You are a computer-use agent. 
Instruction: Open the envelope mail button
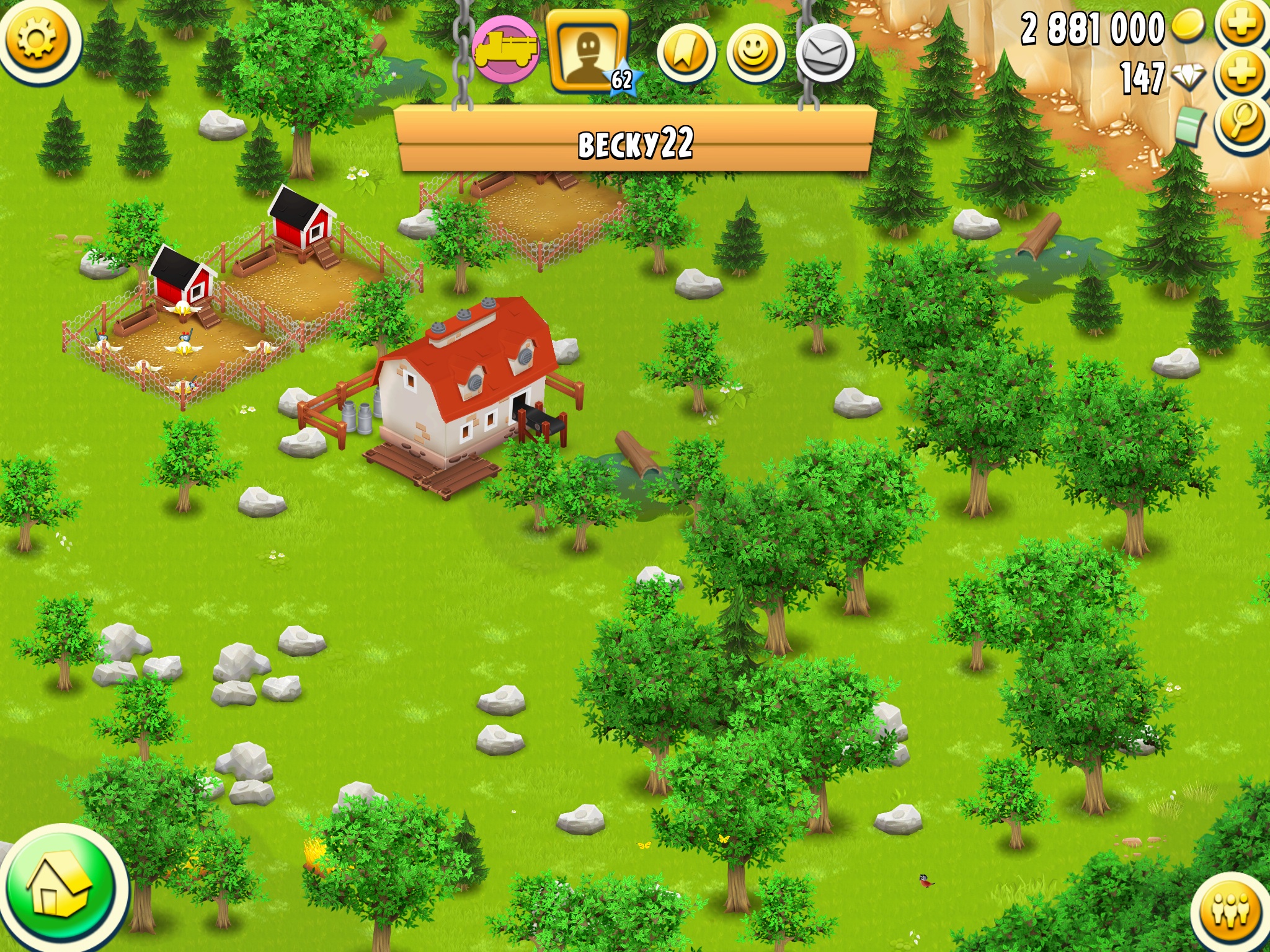point(825,54)
